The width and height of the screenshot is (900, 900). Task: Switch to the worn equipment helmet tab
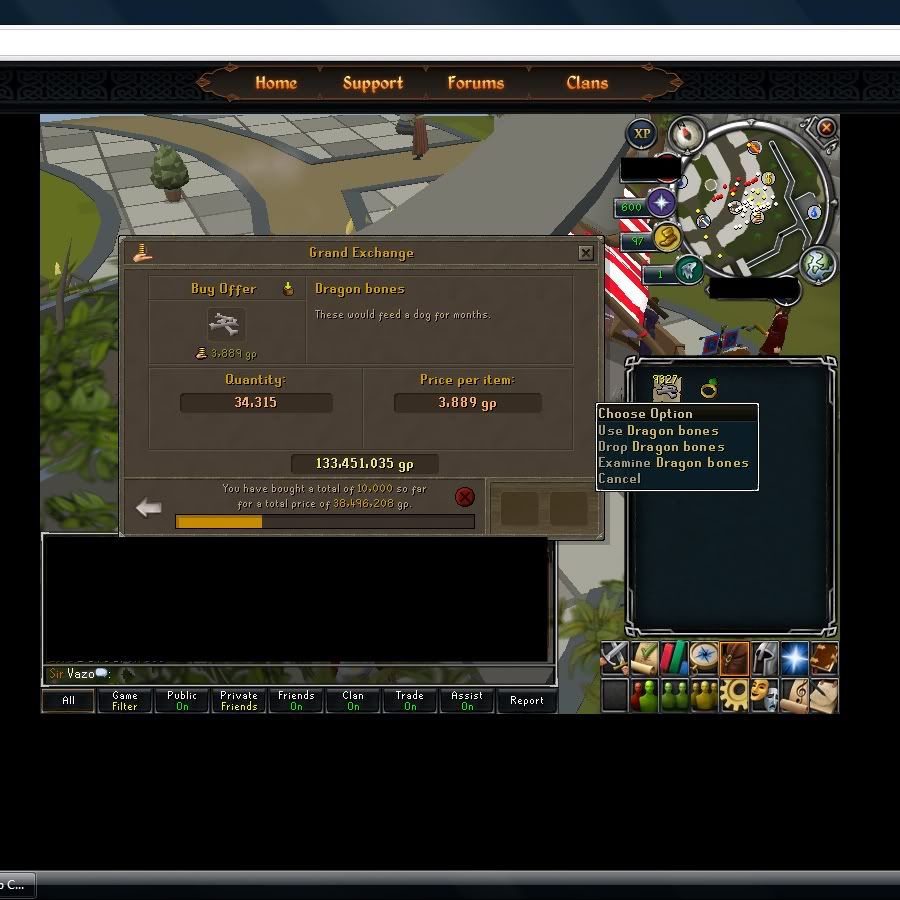[765, 658]
